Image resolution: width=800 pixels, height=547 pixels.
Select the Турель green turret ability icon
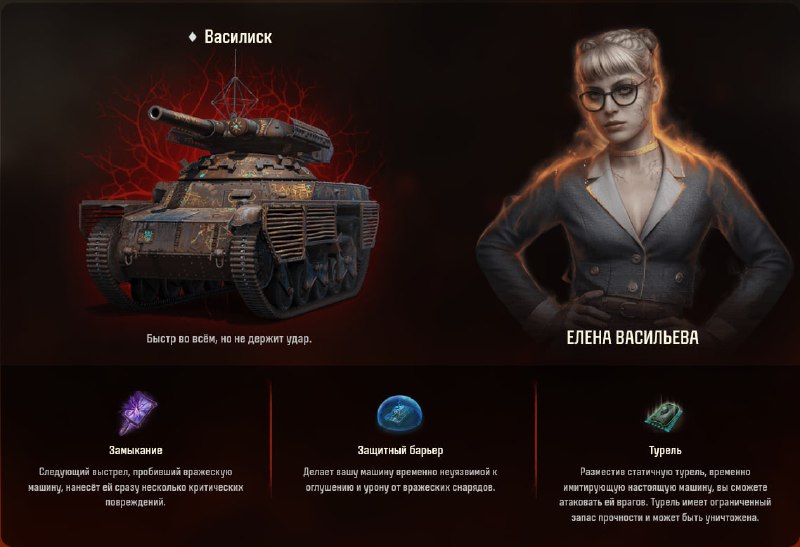664,413
